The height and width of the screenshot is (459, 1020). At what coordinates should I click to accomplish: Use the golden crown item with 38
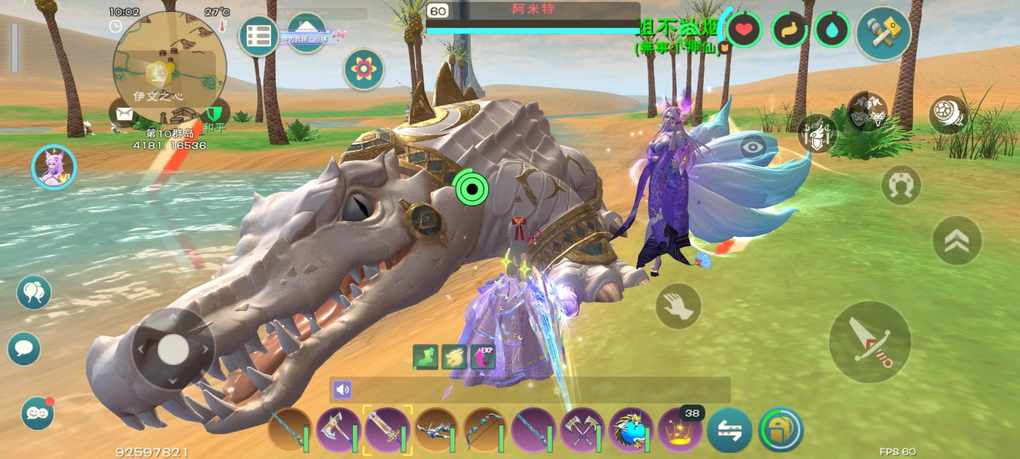[x=680, y=430]
